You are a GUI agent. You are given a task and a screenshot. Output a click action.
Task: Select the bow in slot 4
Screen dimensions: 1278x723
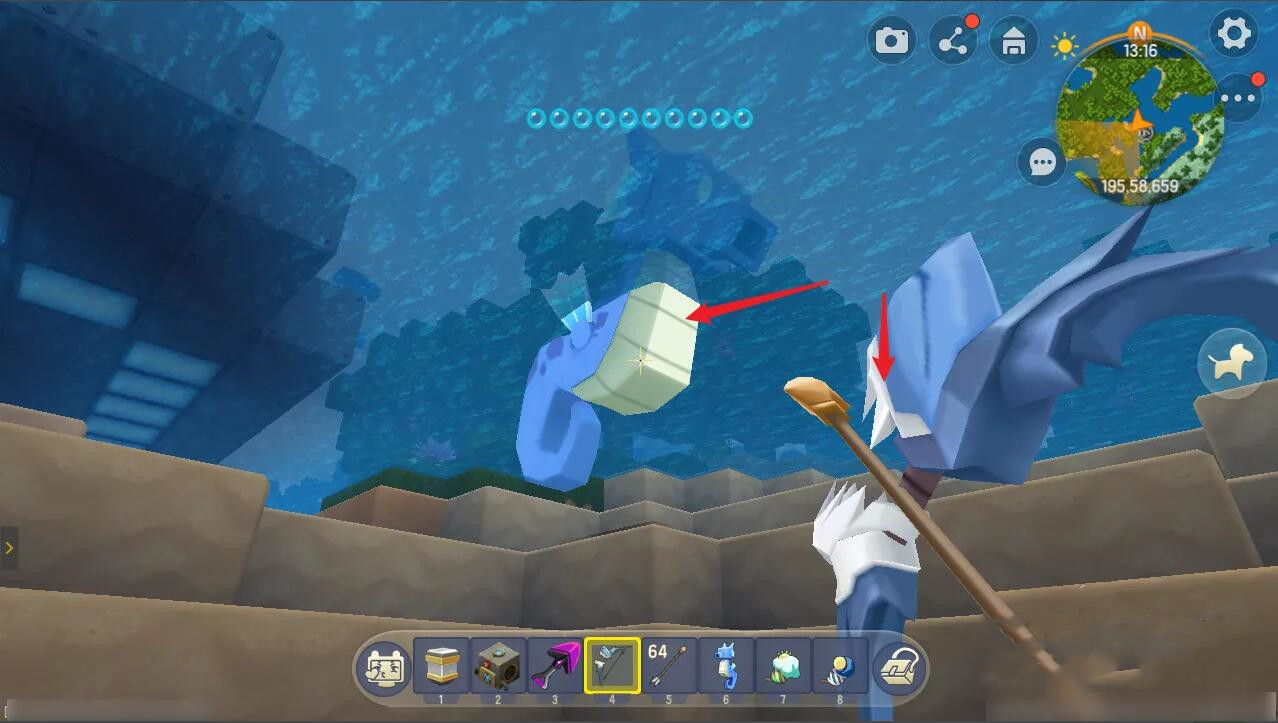[612, 666]
